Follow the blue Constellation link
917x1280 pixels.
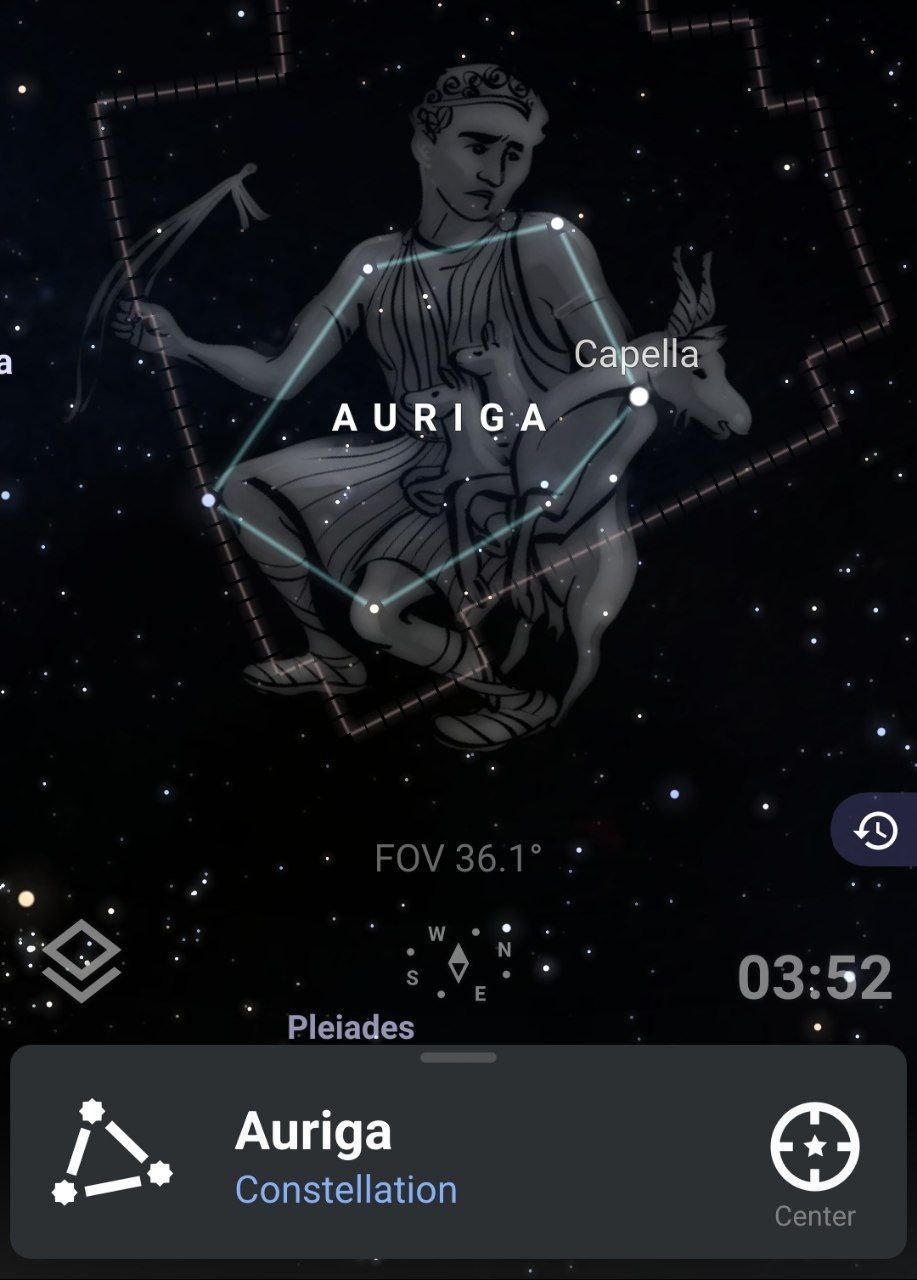tap(346, 1190)
